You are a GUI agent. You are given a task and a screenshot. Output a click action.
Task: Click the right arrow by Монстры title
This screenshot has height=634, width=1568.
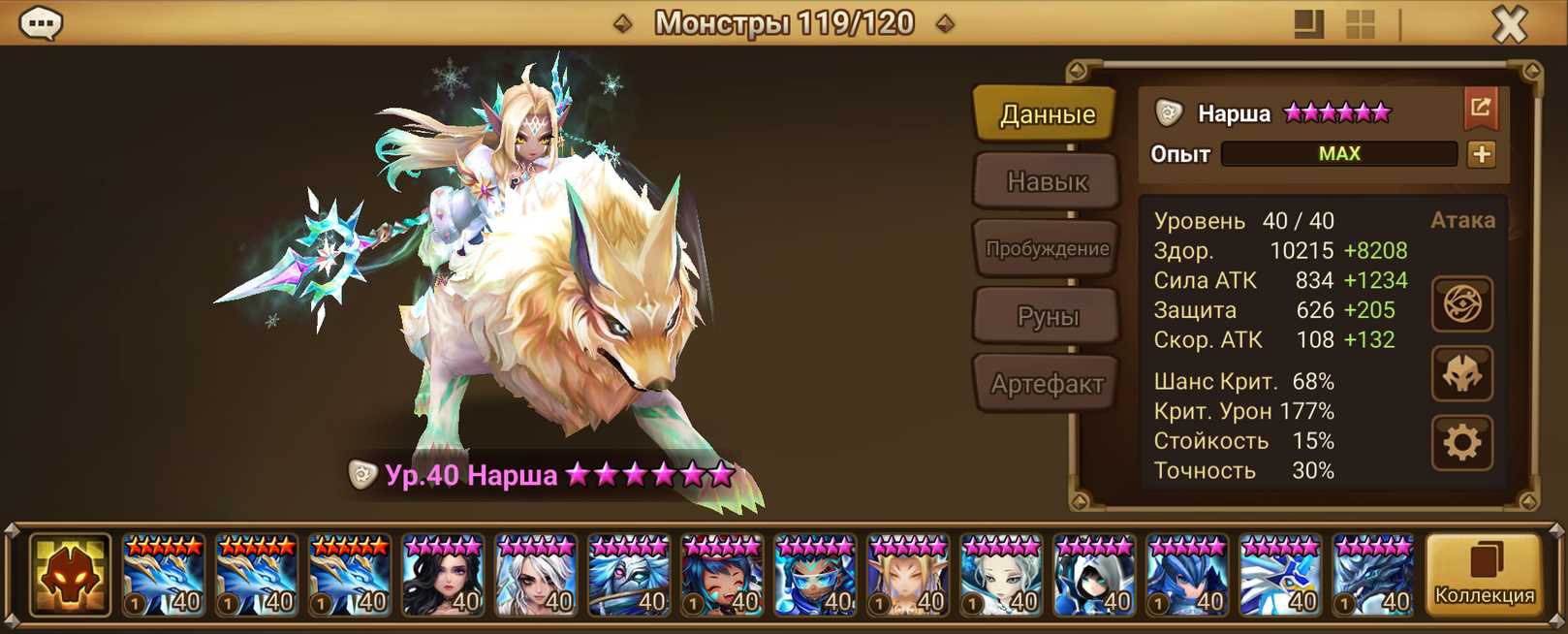pyautogui.click(x=945, y=23)
